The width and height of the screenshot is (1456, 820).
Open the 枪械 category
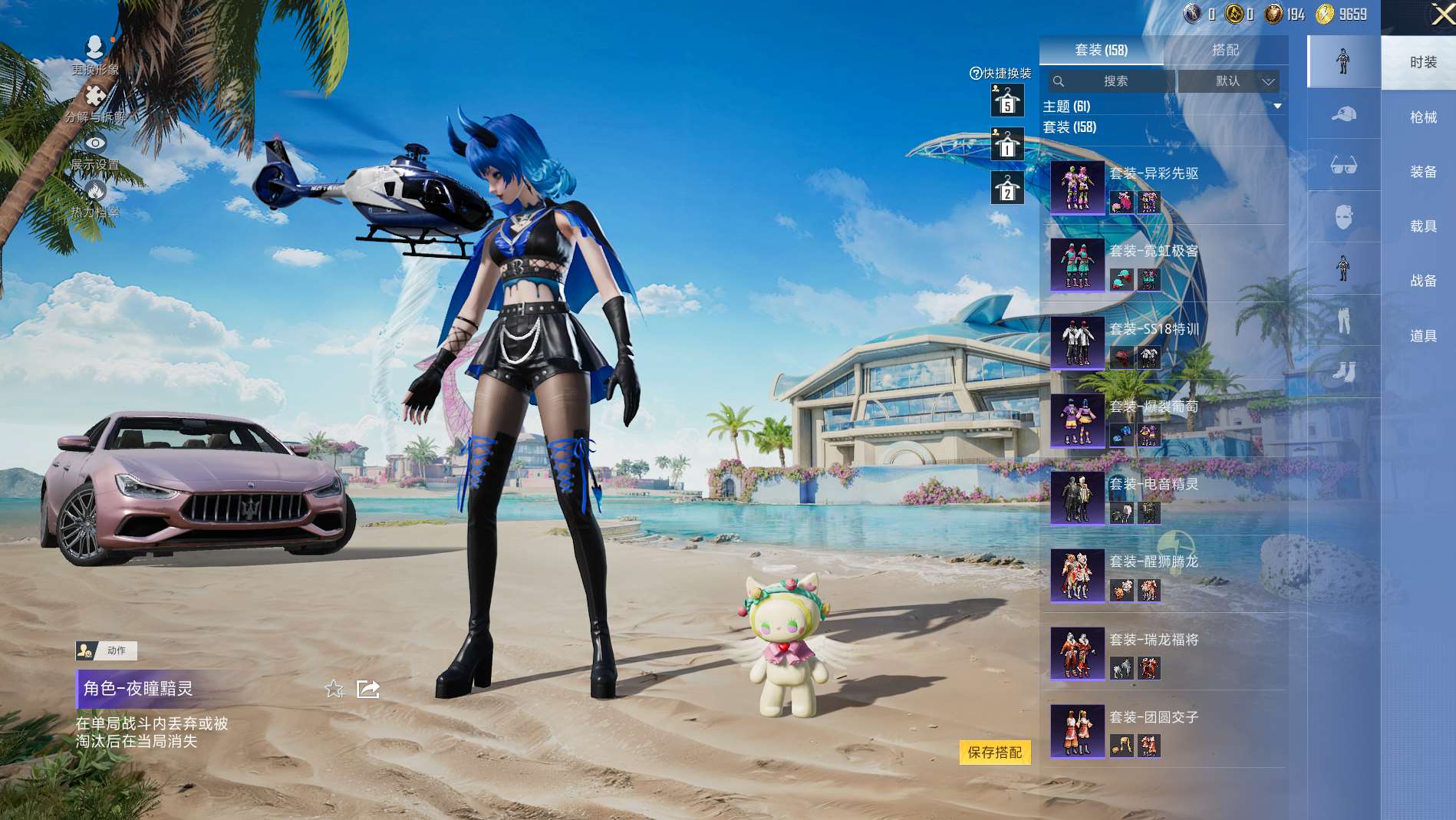(x=1423, y=117)
